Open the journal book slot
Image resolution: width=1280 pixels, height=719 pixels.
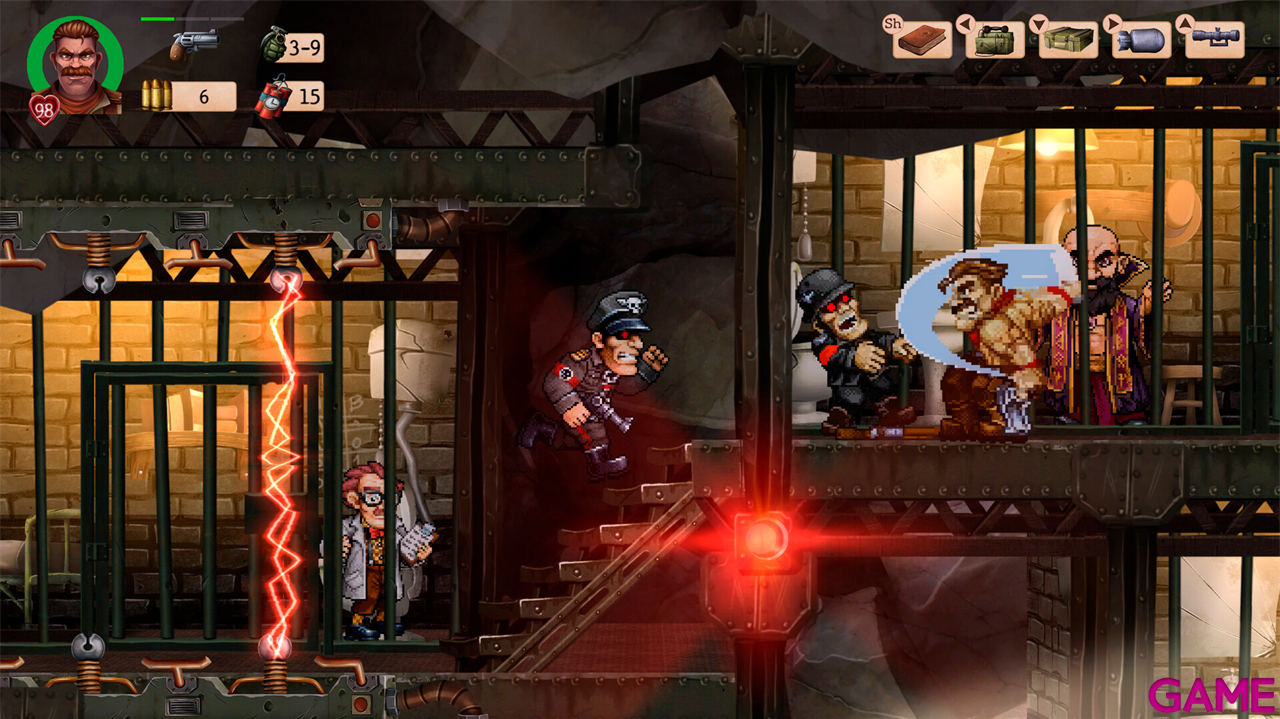pyautogui.click(x=922, y=40)
